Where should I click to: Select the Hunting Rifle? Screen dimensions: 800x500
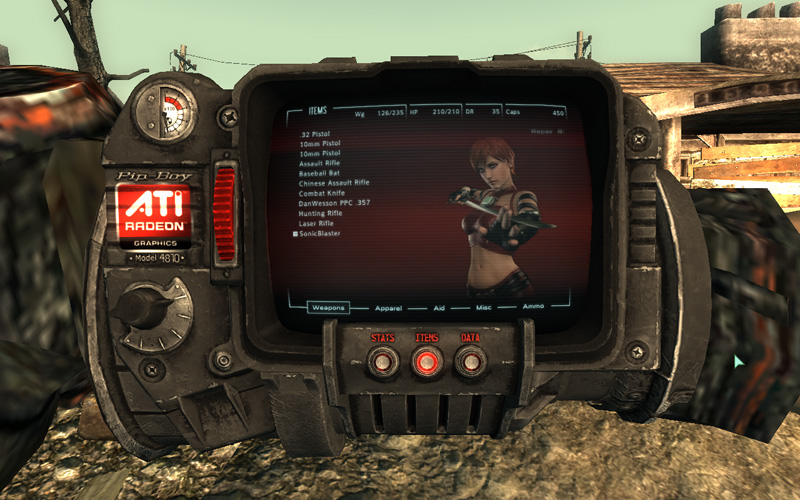pos(320,213)
